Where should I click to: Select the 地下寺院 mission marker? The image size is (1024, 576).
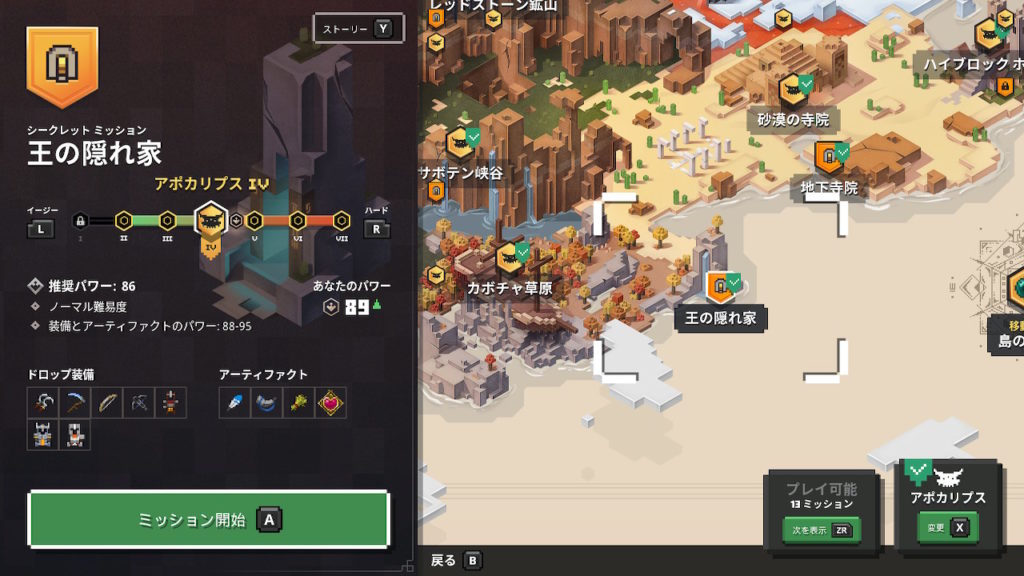[829, 157]
